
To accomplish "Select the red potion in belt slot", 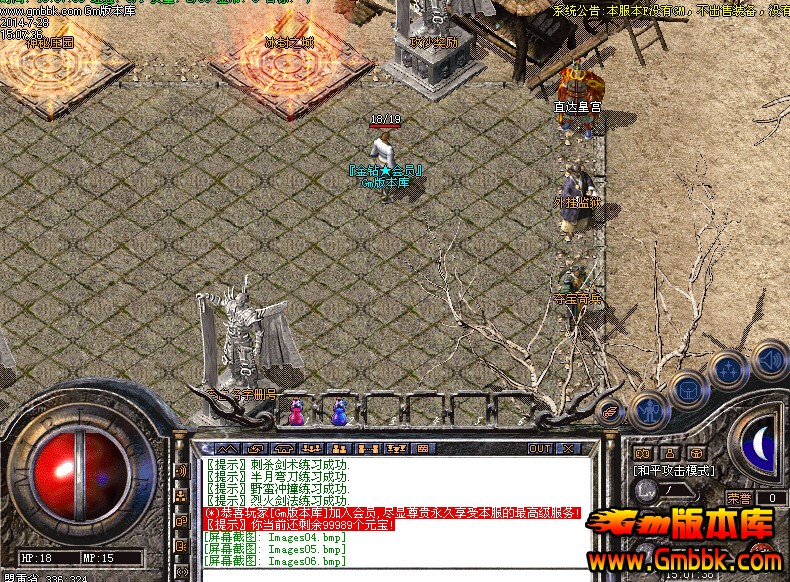I will point(297,411).
